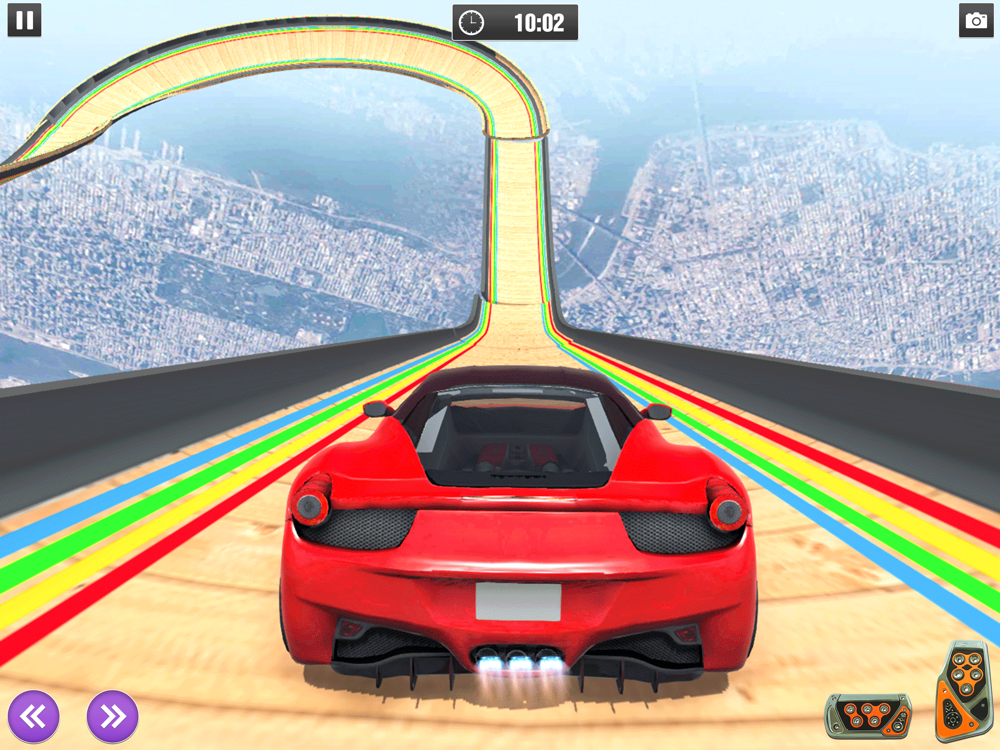The height and width of the screenshot is (750, 1000).
Task: Switch the camera view
Action: [975, 20]
